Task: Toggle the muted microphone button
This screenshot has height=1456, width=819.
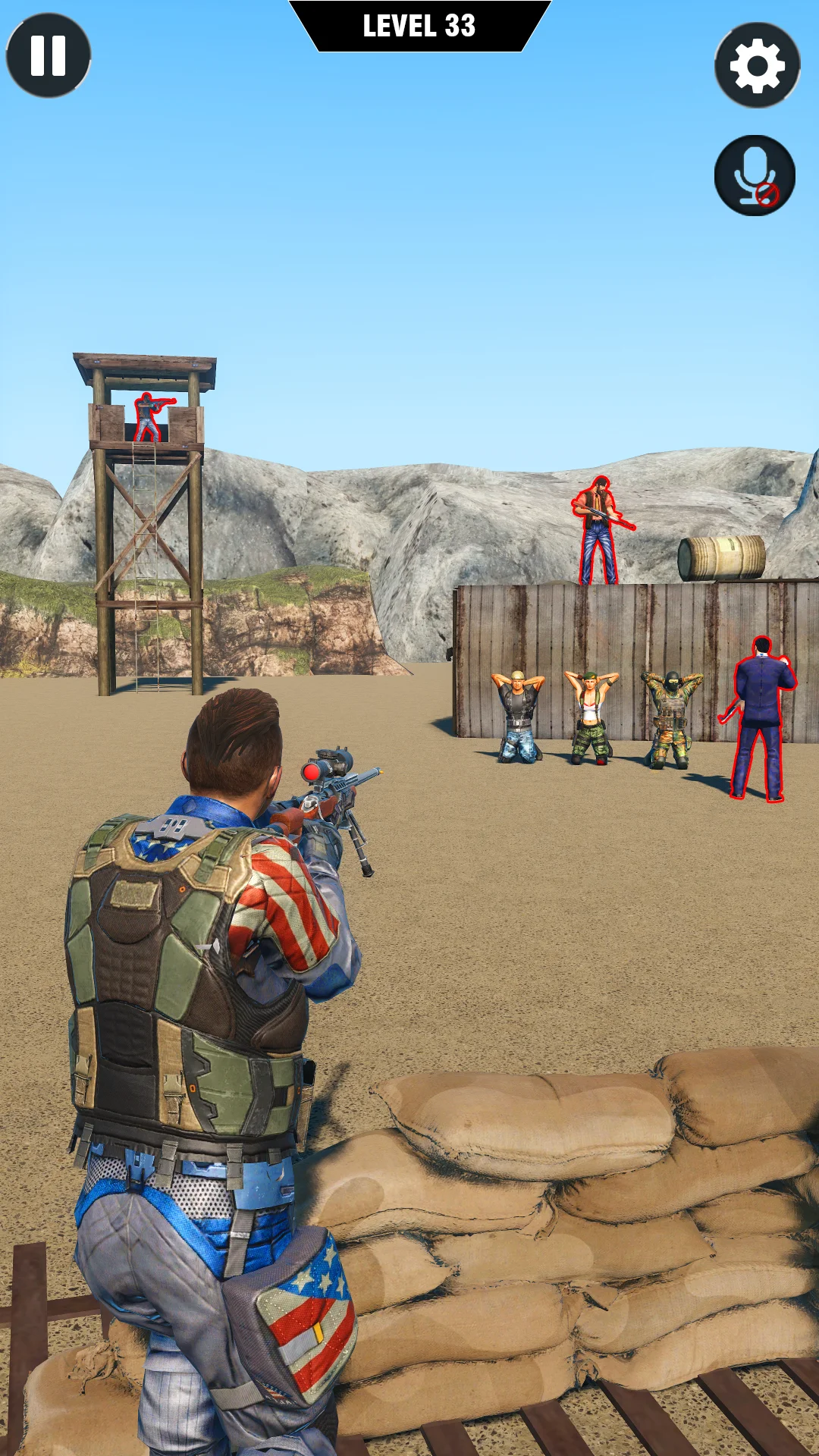Action: (x=755, y=176)
